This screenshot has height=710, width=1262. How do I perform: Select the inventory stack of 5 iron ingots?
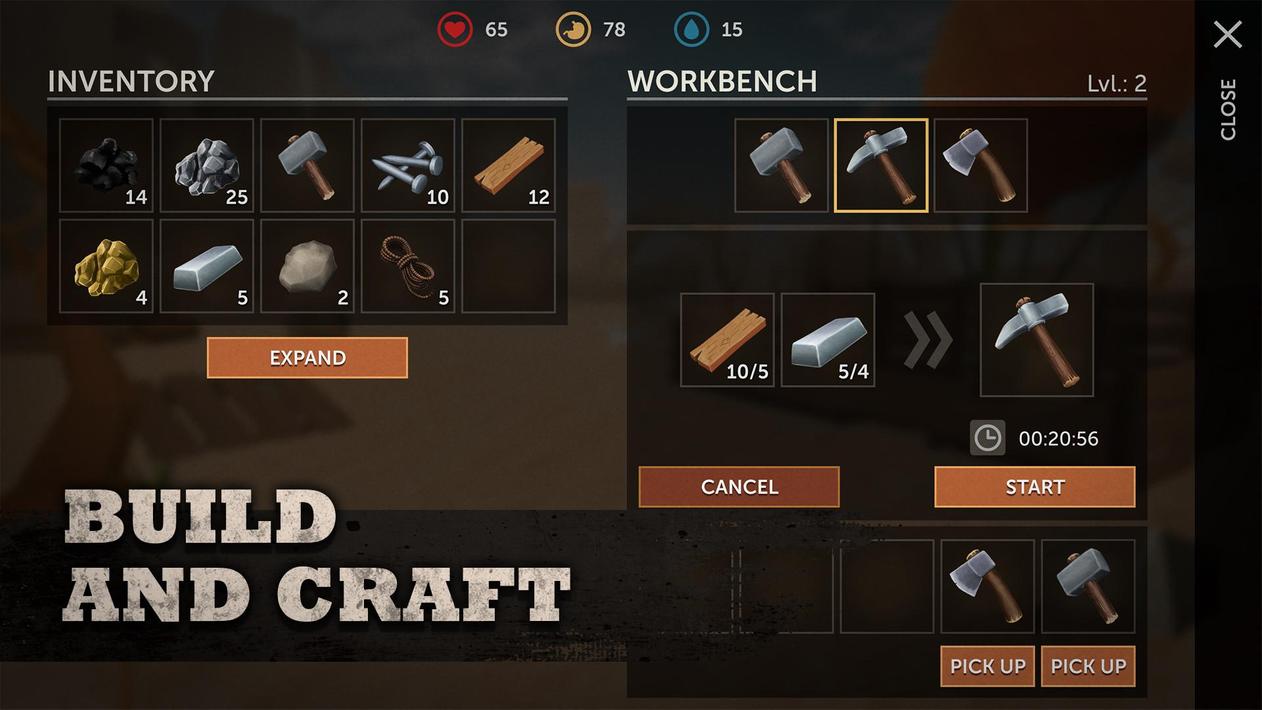(207, 266)
